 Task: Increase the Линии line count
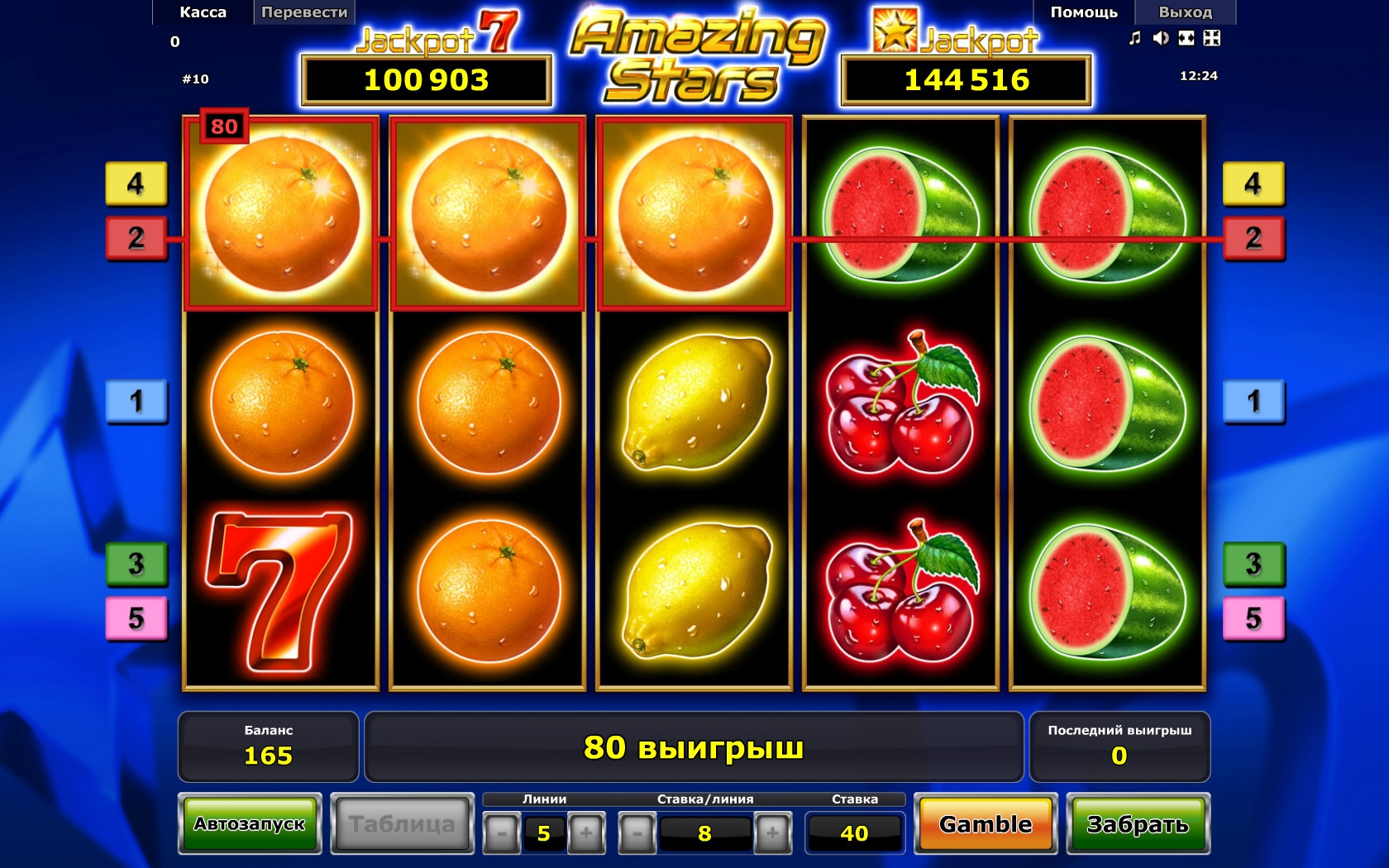pyautogui.click(x=586, y=833)
